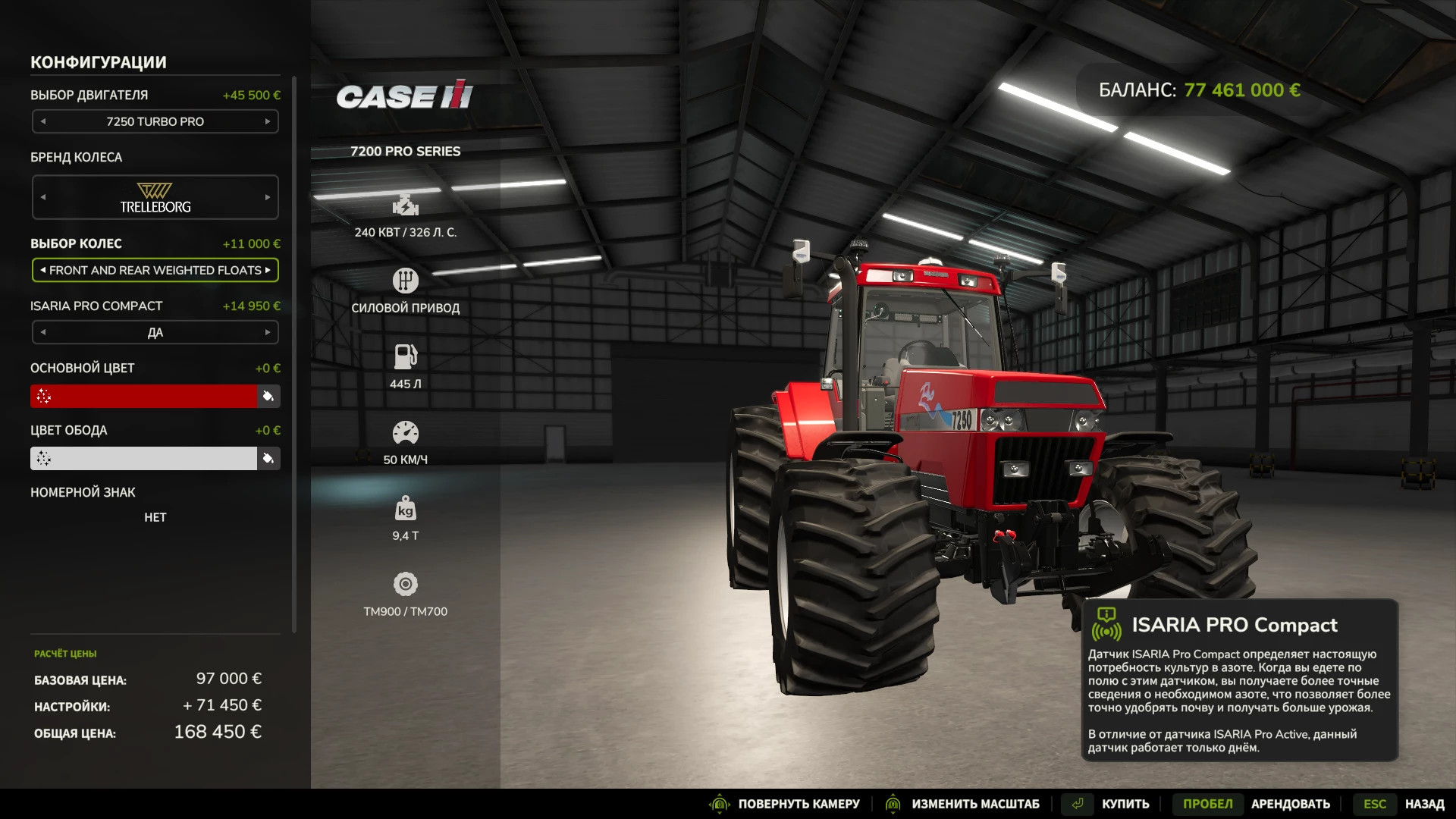Toggle ISARIA Pro Compact to next value
Viewport: 1456px width, 819px height.
(268, 332)
